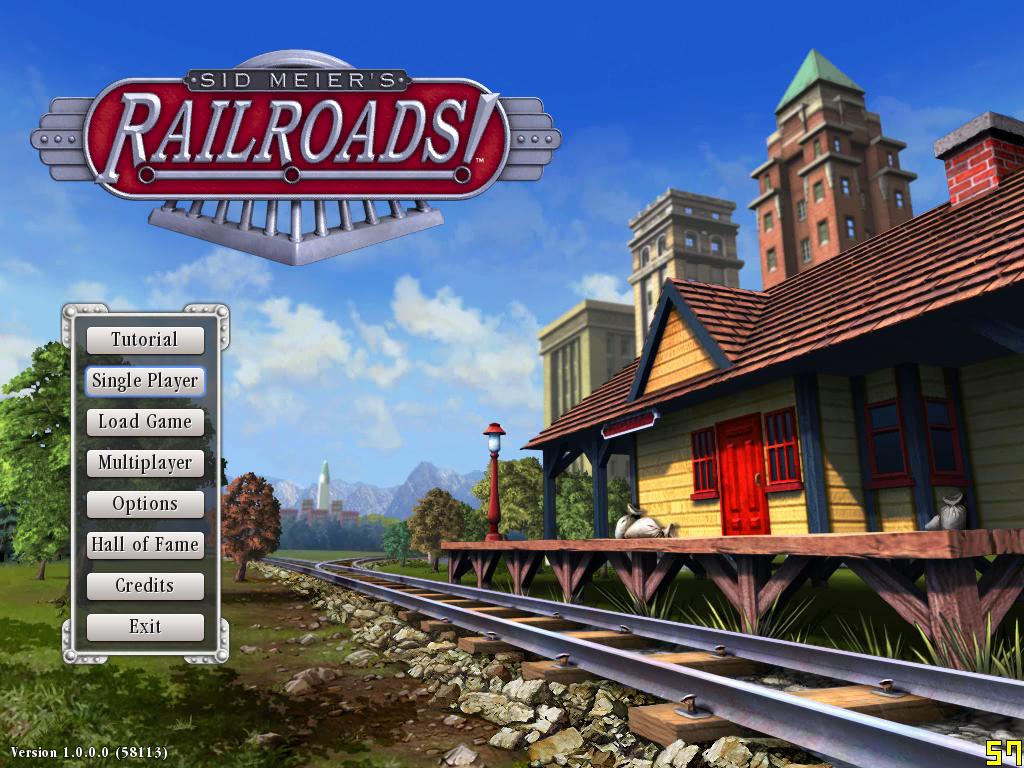This screenshot has height=768, width=1024.
Task: Select the Multiplayer menu entry
Action: point(145,463)
